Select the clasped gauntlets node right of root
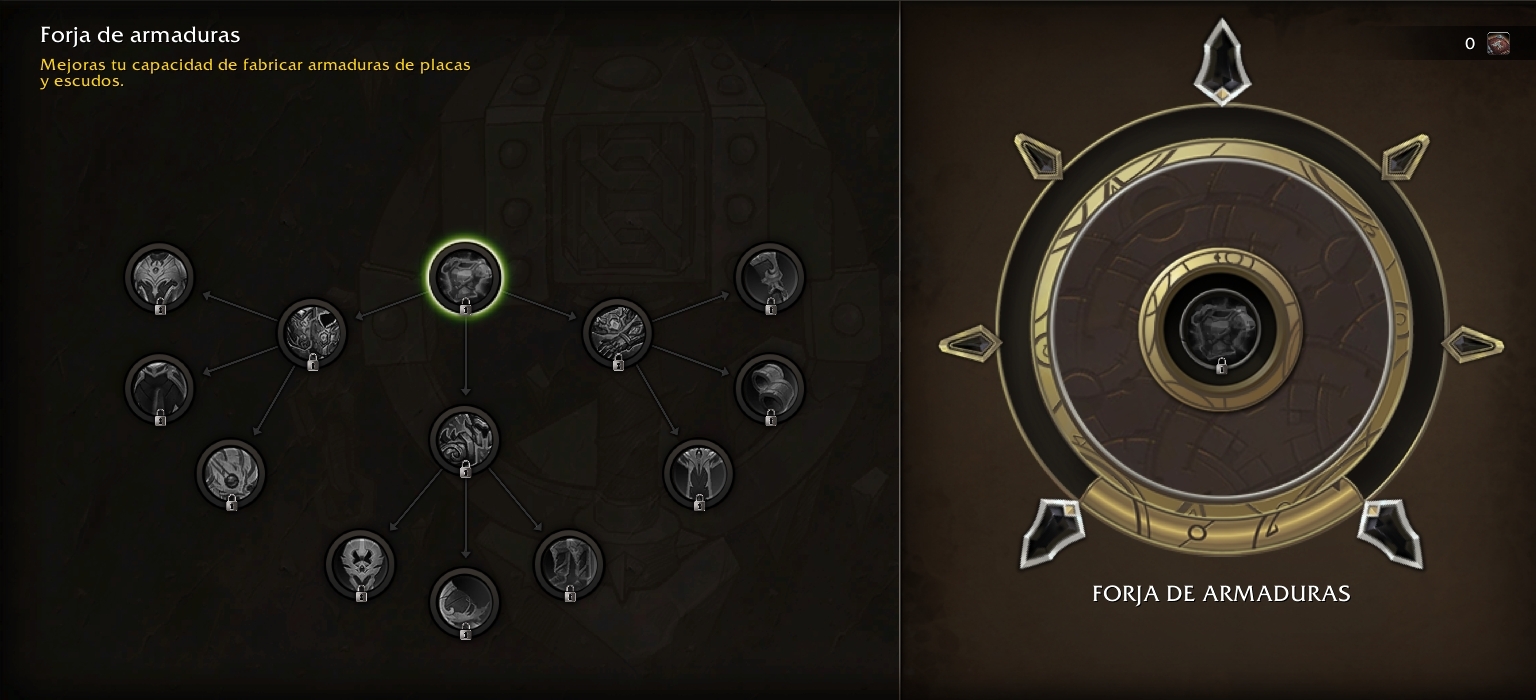Screen dimensions: 1536x700 point(617,332)
